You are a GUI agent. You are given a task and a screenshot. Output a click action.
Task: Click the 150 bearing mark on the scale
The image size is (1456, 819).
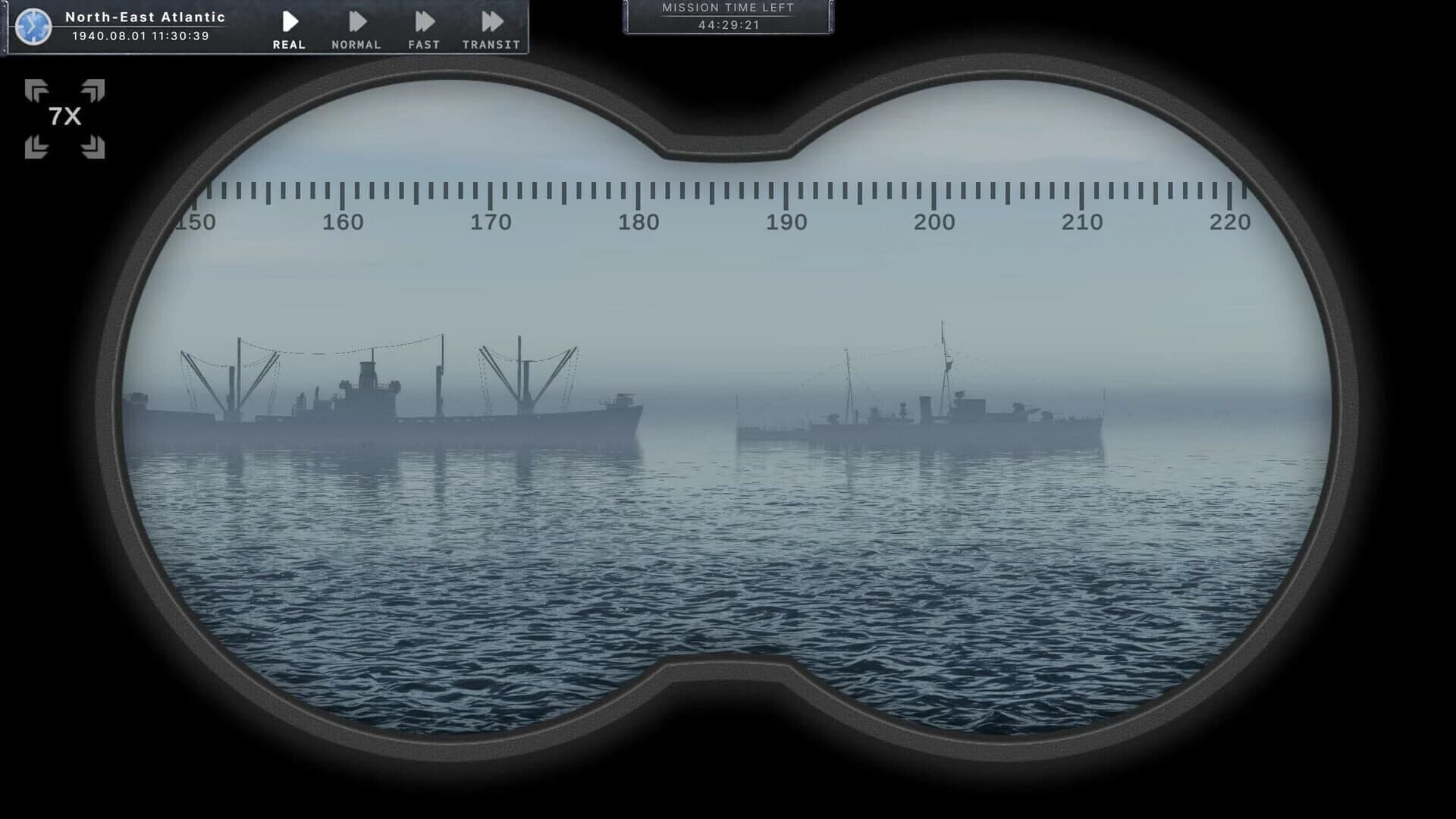(194, 223)
